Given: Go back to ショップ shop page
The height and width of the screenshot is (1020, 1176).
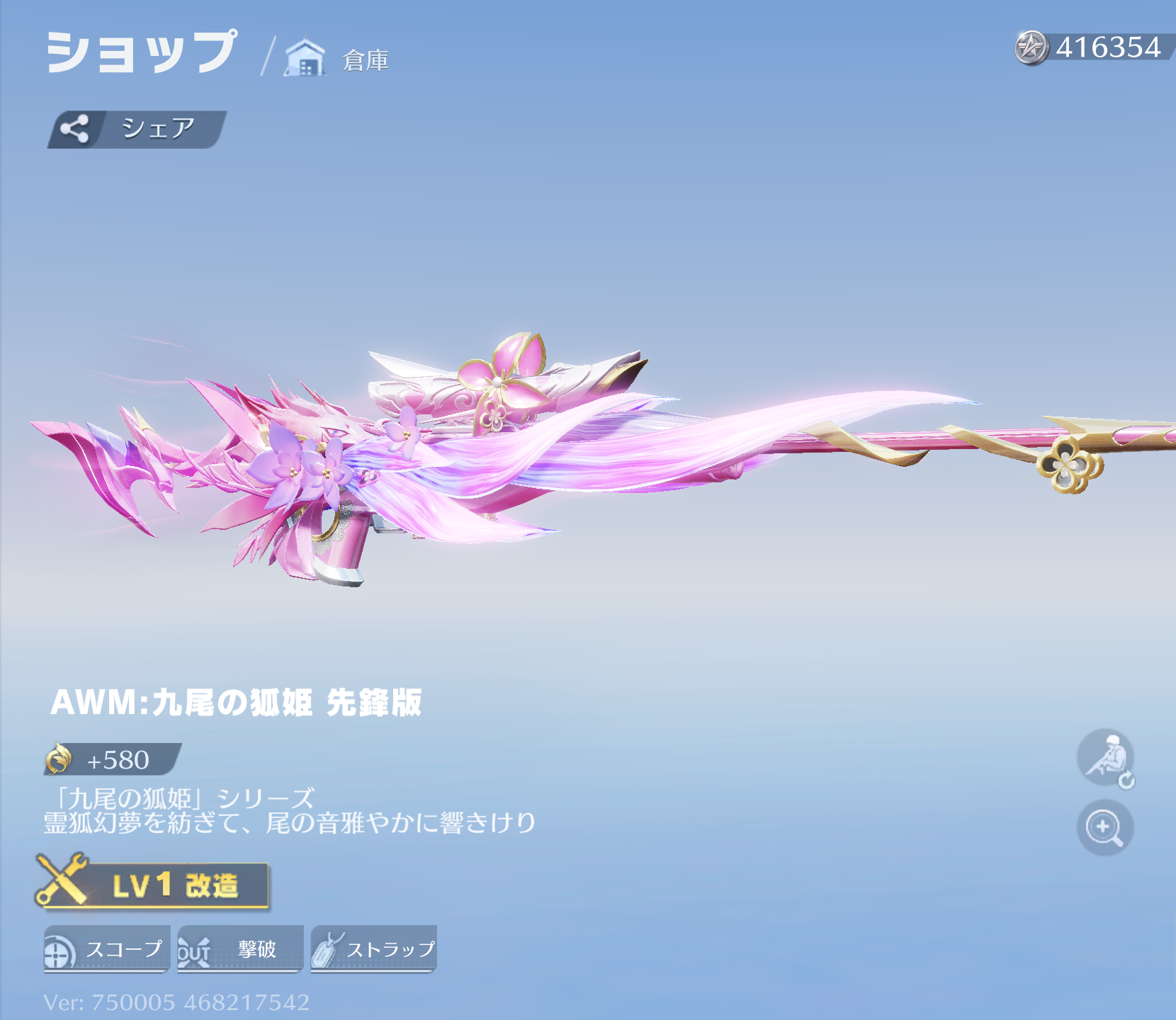Looking at the screenshot, I should (x=141, y=52).
